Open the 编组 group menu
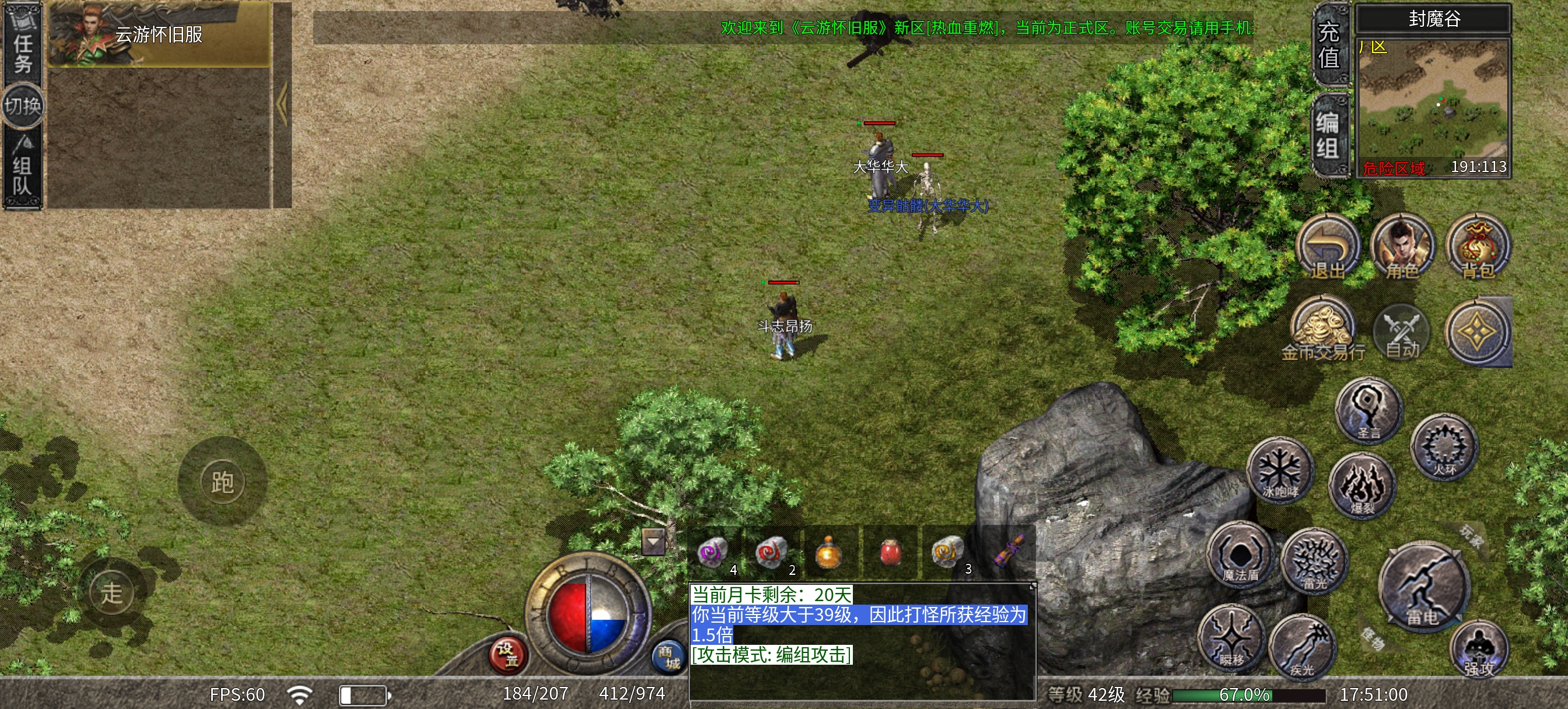This screenshot has width=1568, height=709. click(x=1329, y=135)
